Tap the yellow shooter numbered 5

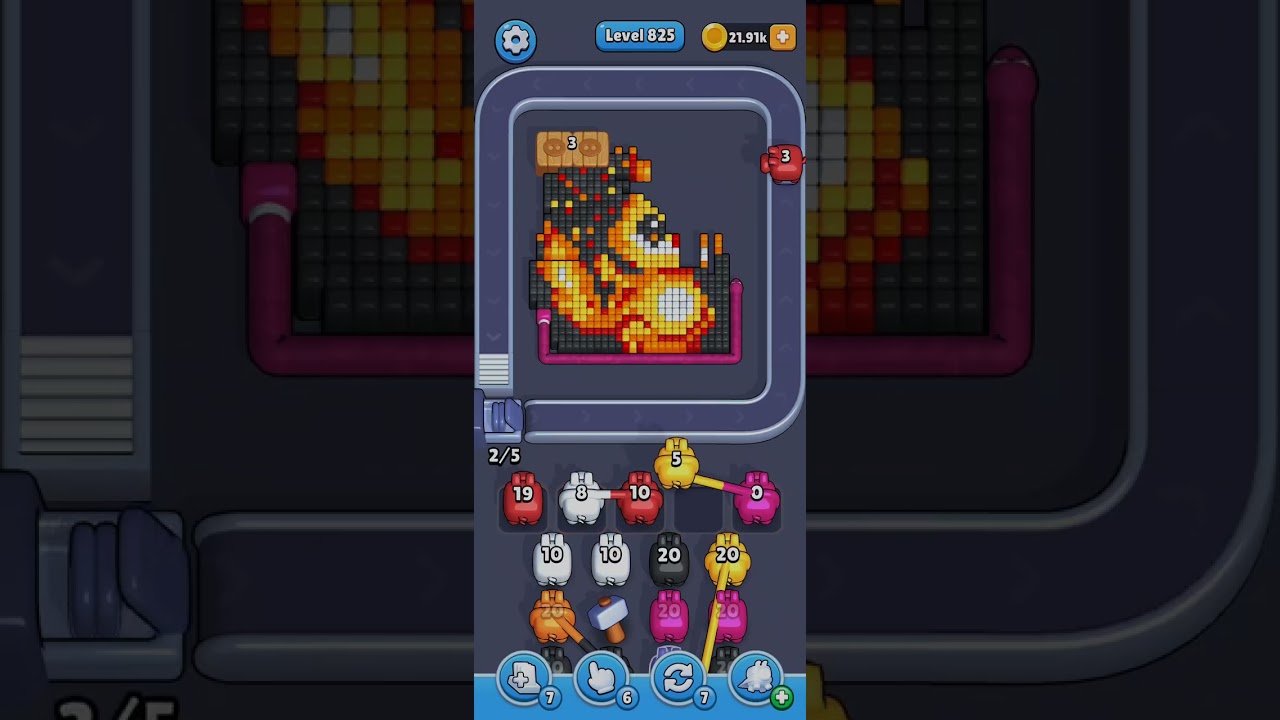click(676, 464)
